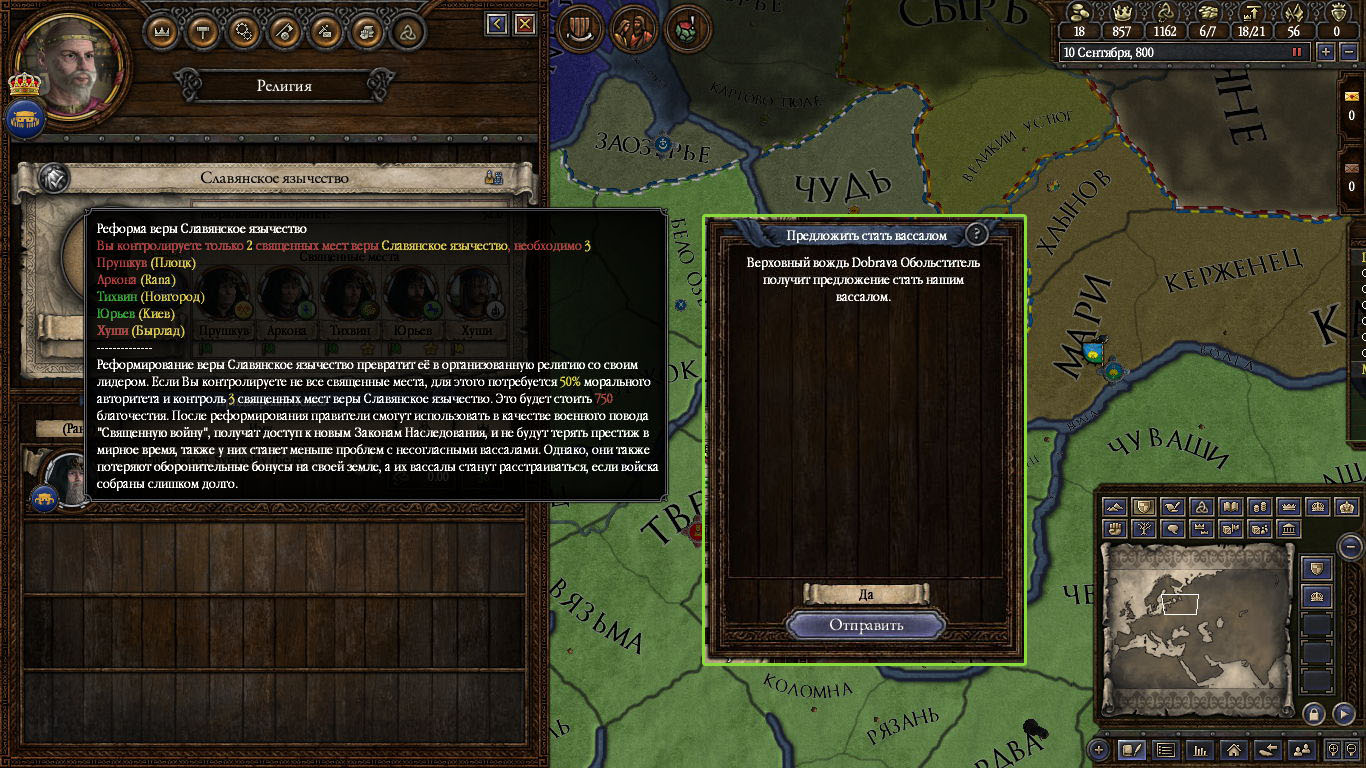Open the gears Technology tab
This screenshot has width=1366, height=768.
[244, 31]
